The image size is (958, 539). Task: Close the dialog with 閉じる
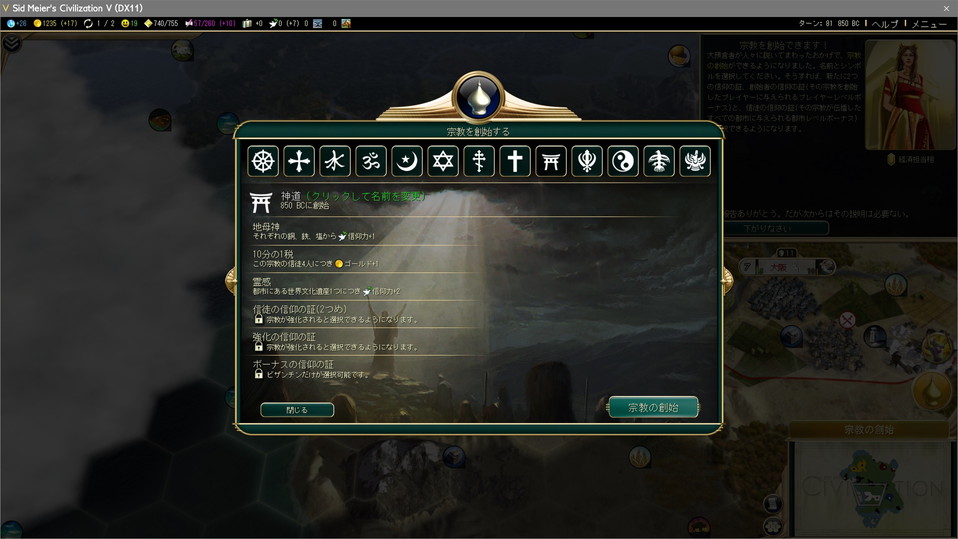297,410
